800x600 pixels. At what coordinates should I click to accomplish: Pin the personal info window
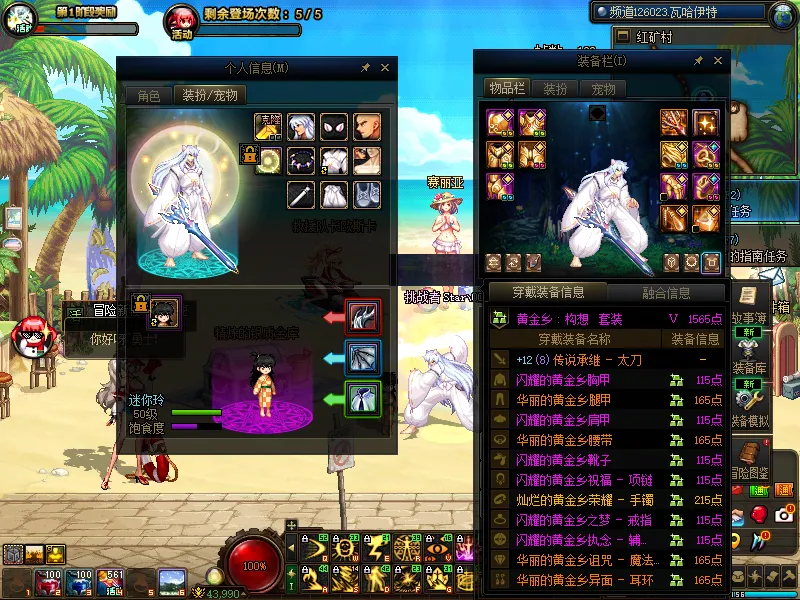coord(365,68)
